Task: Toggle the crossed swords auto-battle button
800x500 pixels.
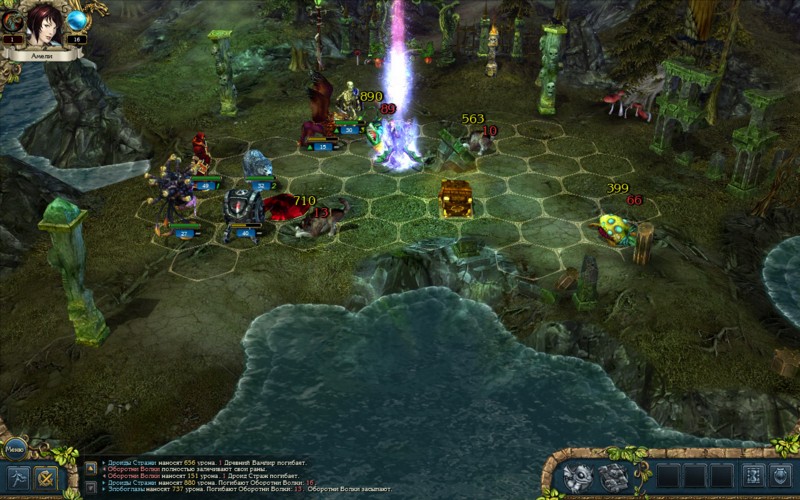Action: point(45,478)
